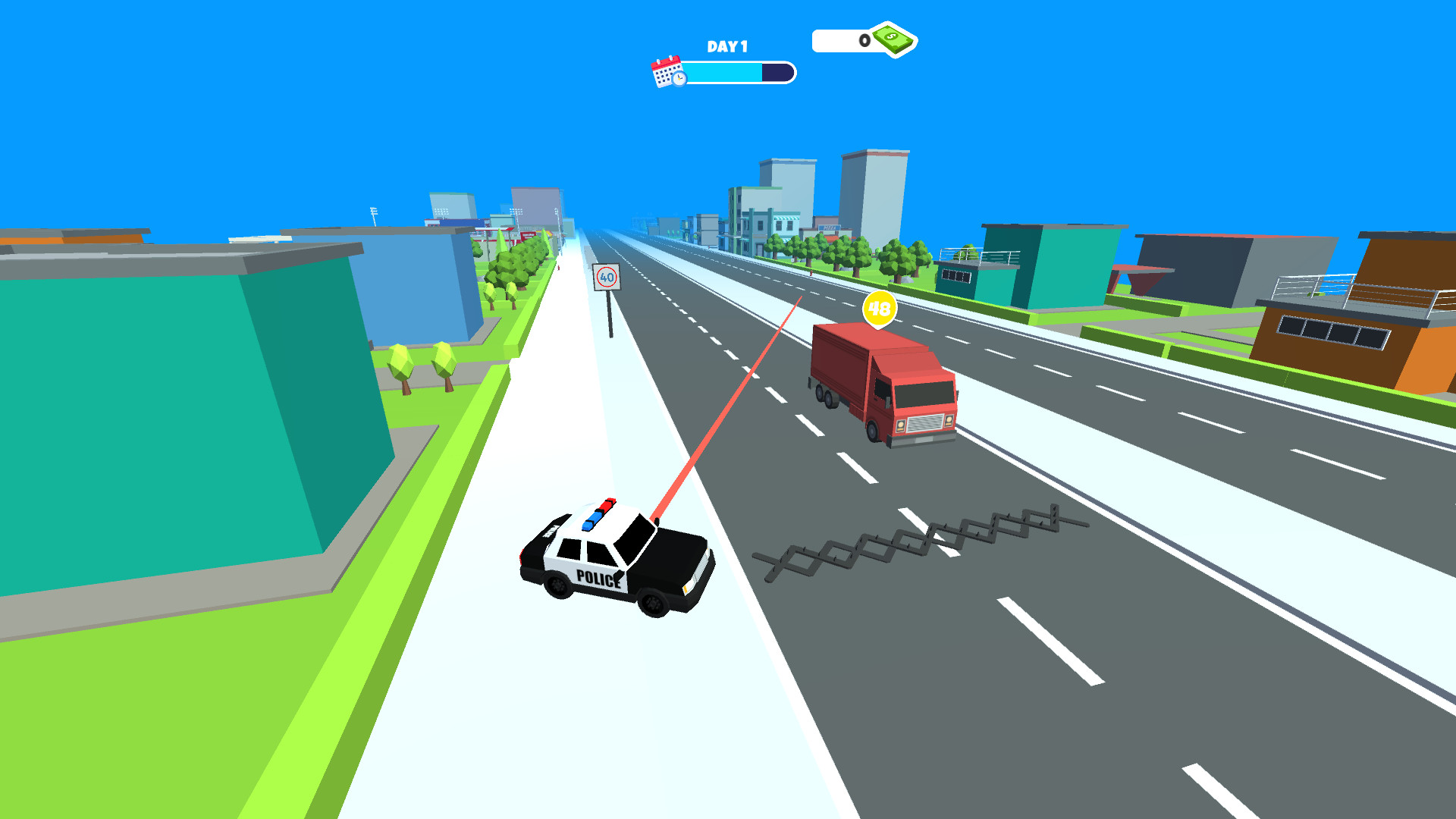The width and height of the screenshot is (1456, 819).
Task: Click the DAY 1 label
Action: pos(726,47)
